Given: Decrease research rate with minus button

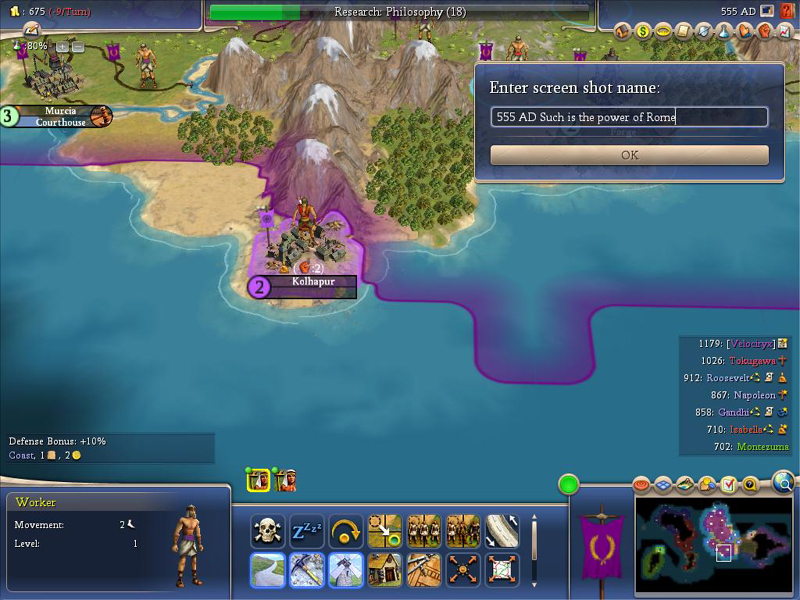Looking at the screenshot, I should click(x=77, y=47).
